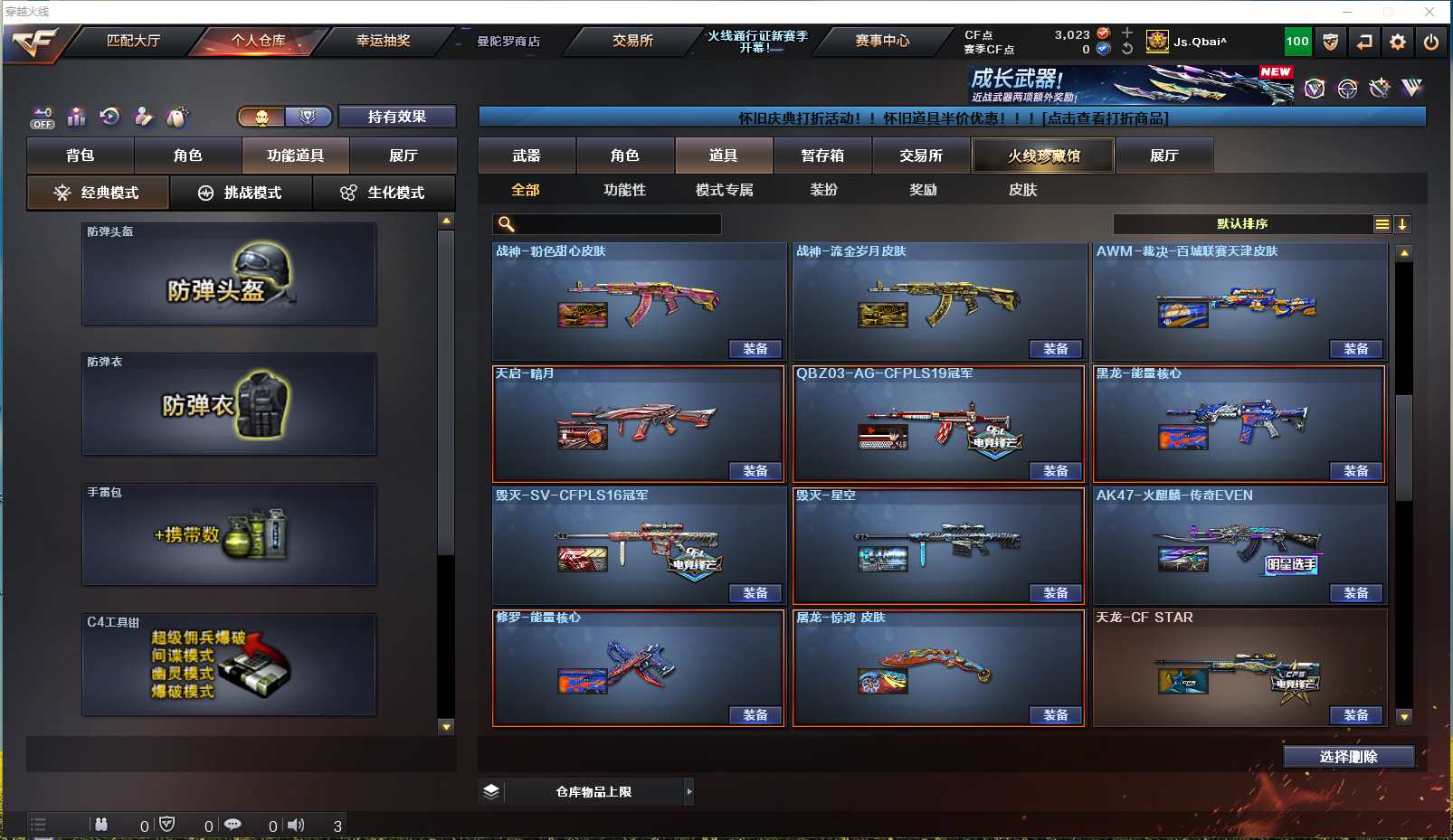This screenshot has height=840, width=1453.
Task: Click the power exit icon
Action: [x=1430, y=42]
